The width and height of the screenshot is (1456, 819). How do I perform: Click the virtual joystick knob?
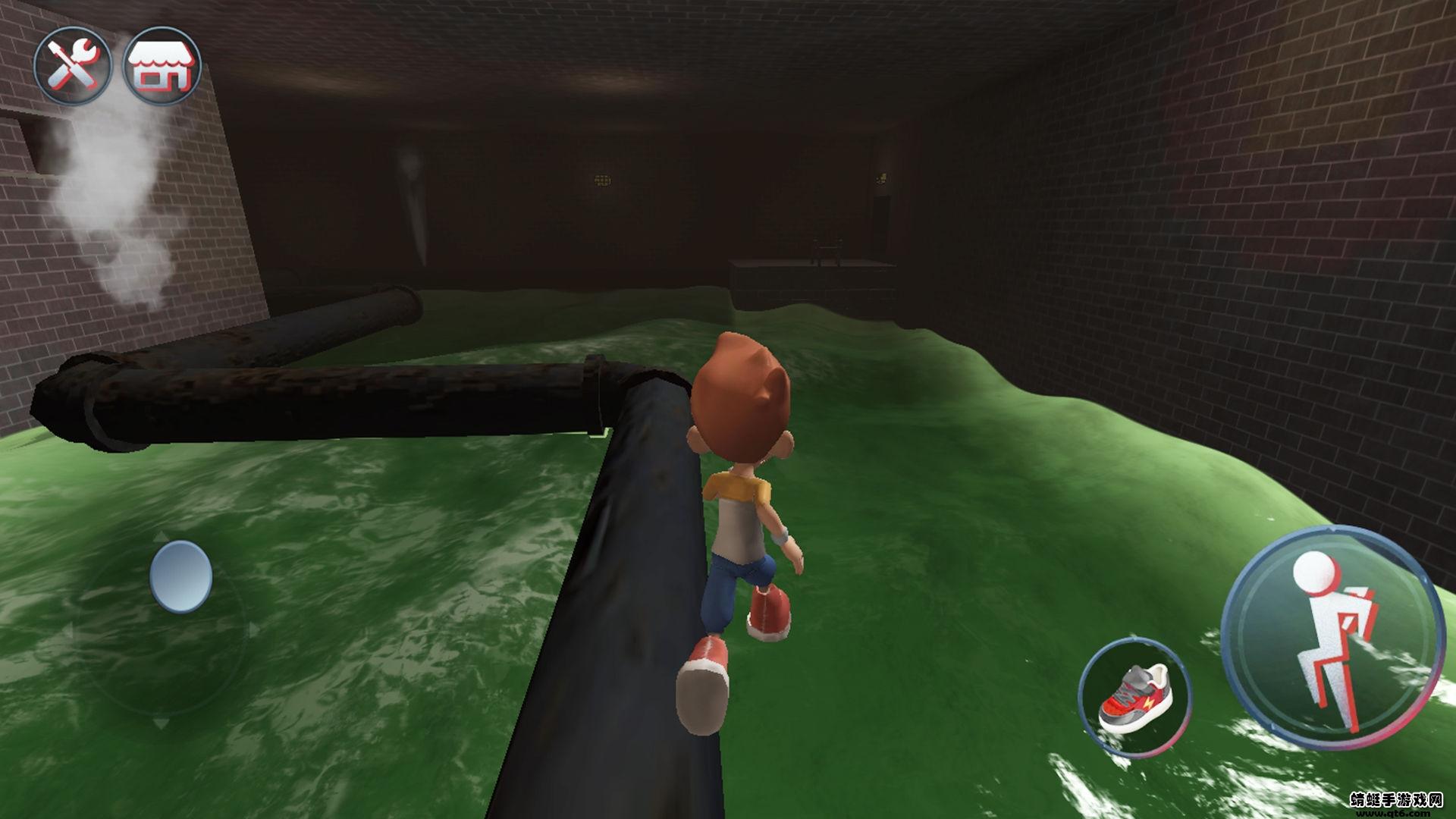tap(181, 576)
